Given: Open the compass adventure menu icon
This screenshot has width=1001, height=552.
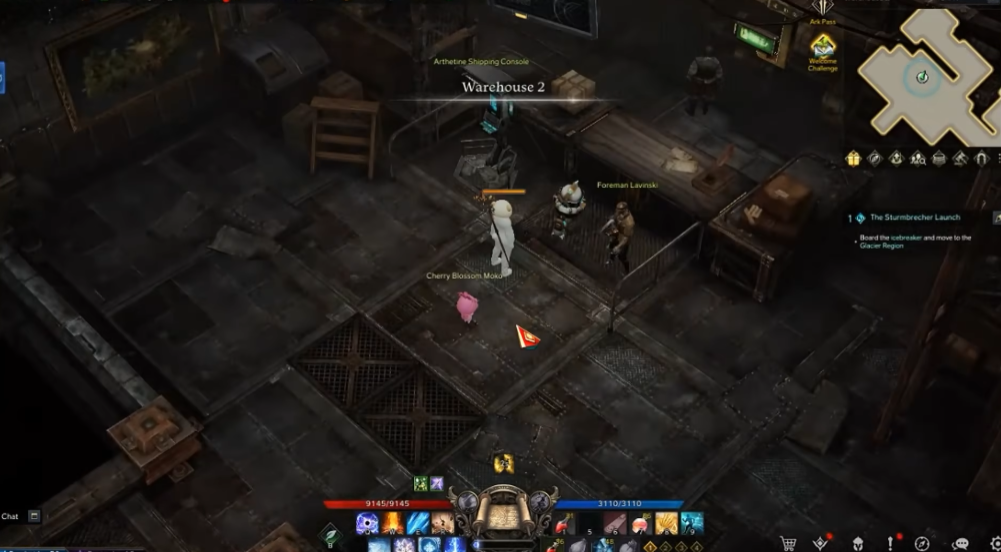Looking at the screenshot, I should [922, 543].
